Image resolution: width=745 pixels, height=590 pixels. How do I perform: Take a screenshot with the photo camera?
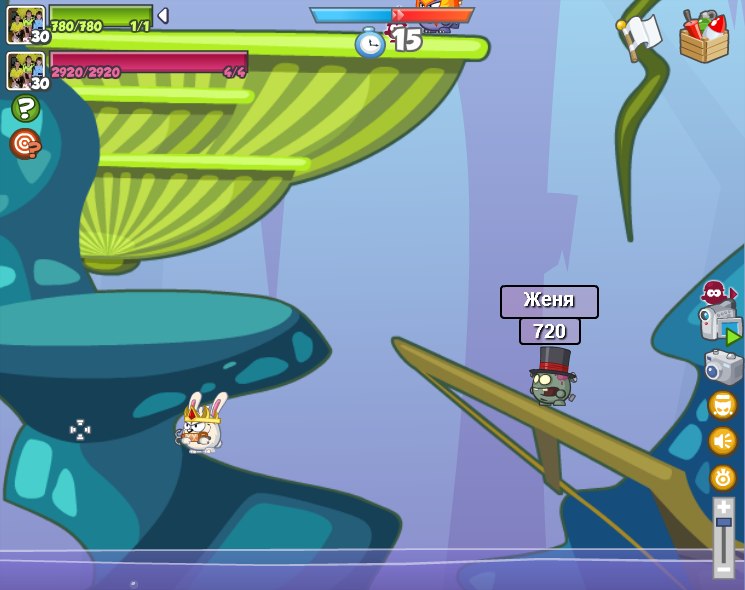click(723, 368)
